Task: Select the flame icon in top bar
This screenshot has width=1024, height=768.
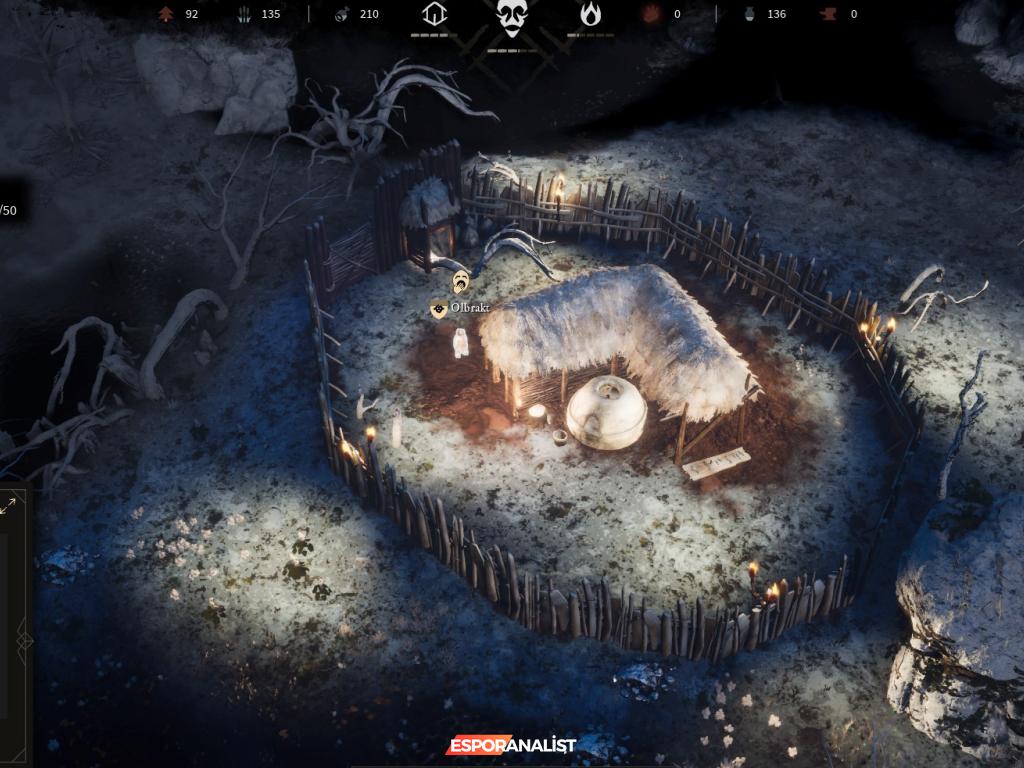Action: (591, 14)
